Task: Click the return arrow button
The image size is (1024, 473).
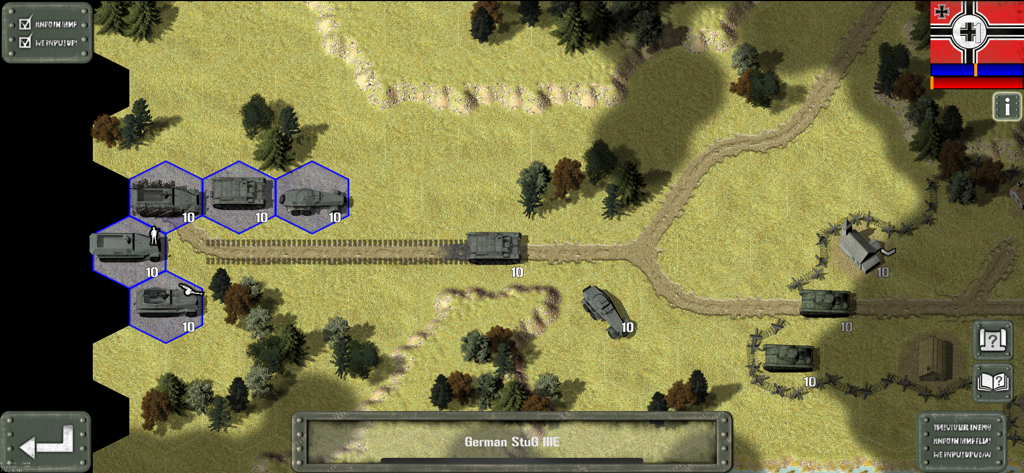Action: point(46,441)
